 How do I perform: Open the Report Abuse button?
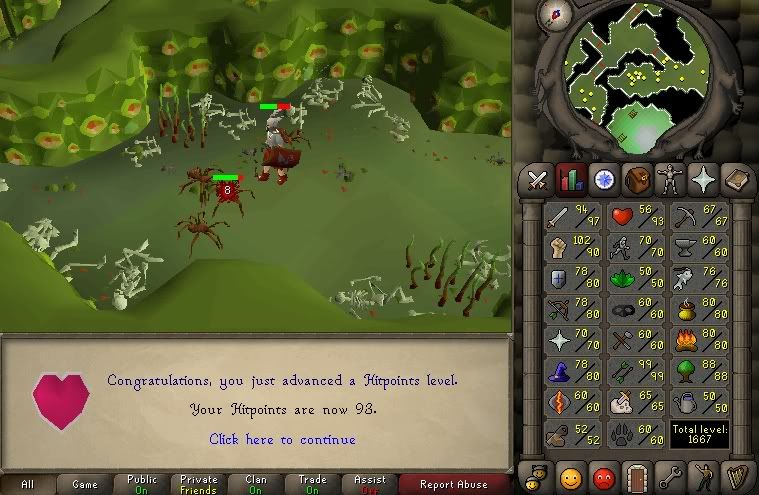click(x=454, y=484)
